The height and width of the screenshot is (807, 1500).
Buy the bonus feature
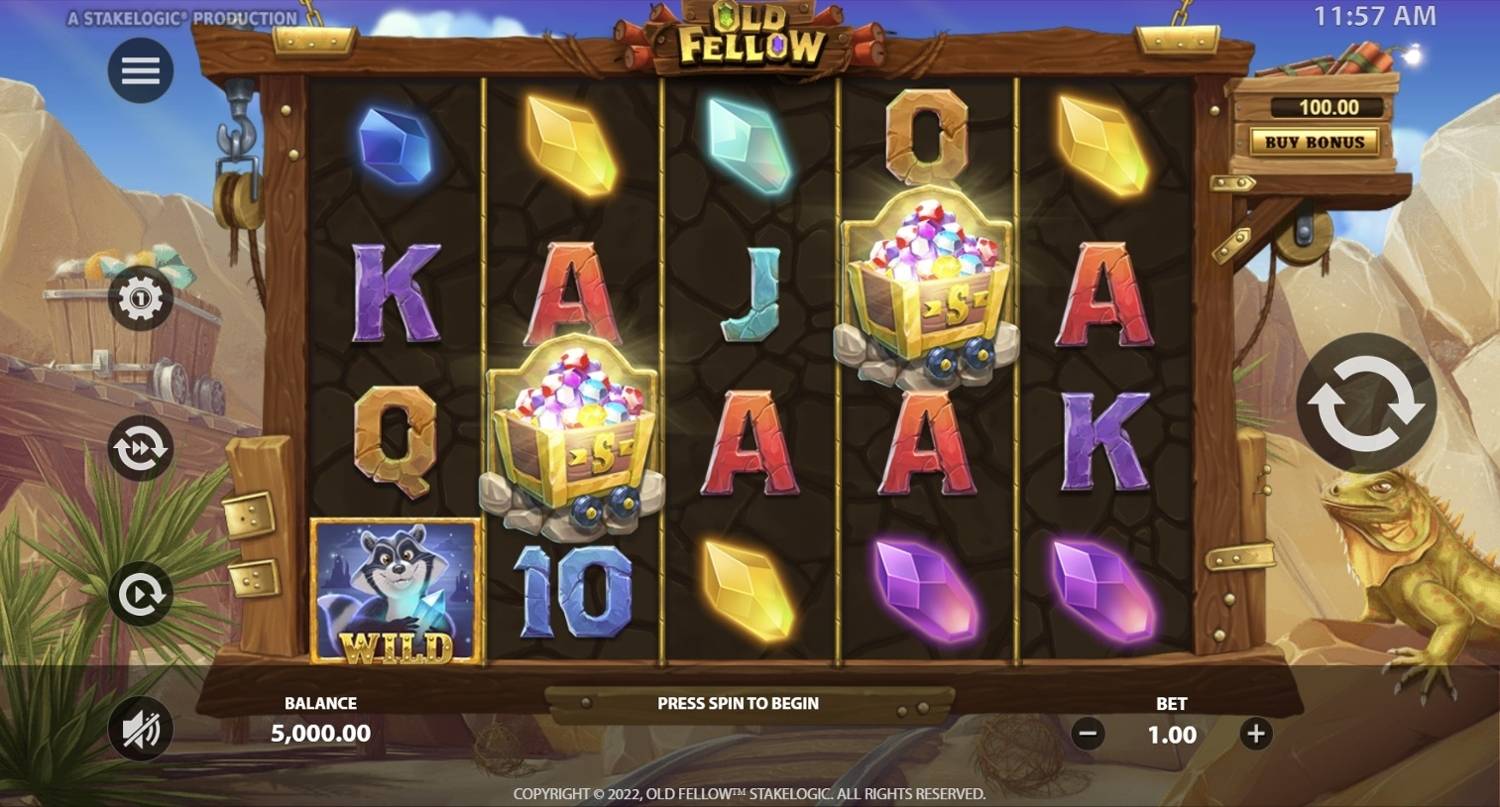1314,142
